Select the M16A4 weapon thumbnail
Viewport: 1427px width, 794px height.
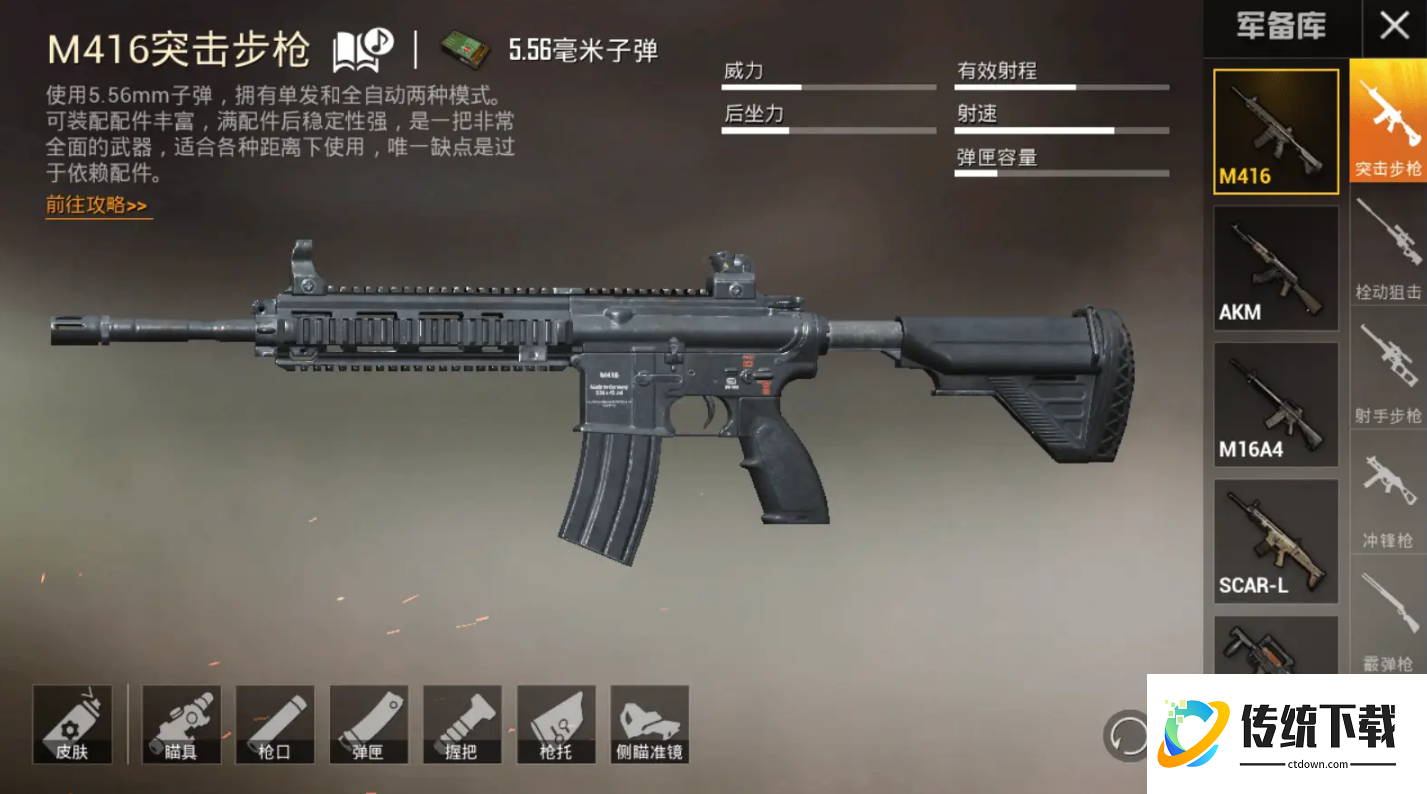[1275, 405]
